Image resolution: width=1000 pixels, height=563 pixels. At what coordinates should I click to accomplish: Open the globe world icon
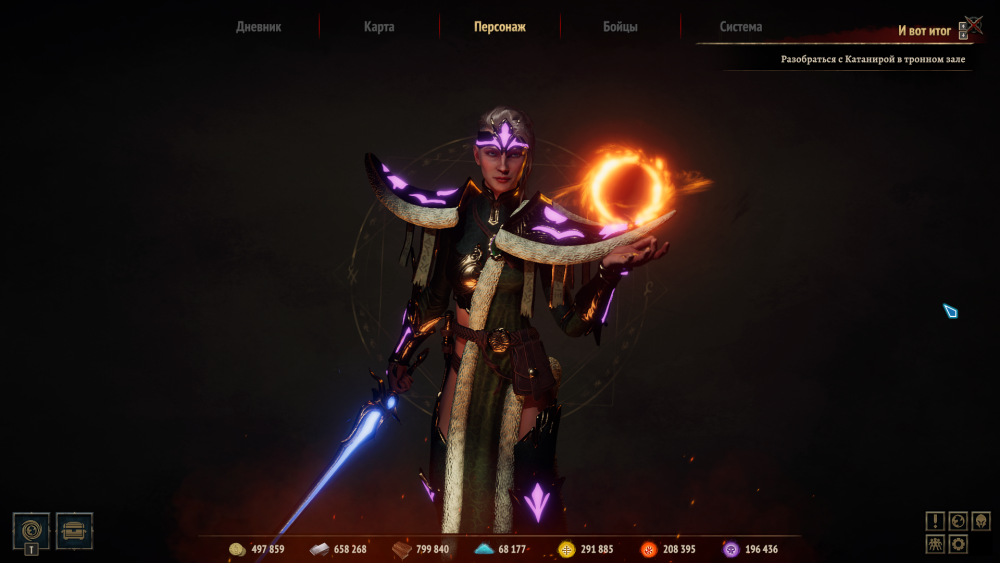958,521
